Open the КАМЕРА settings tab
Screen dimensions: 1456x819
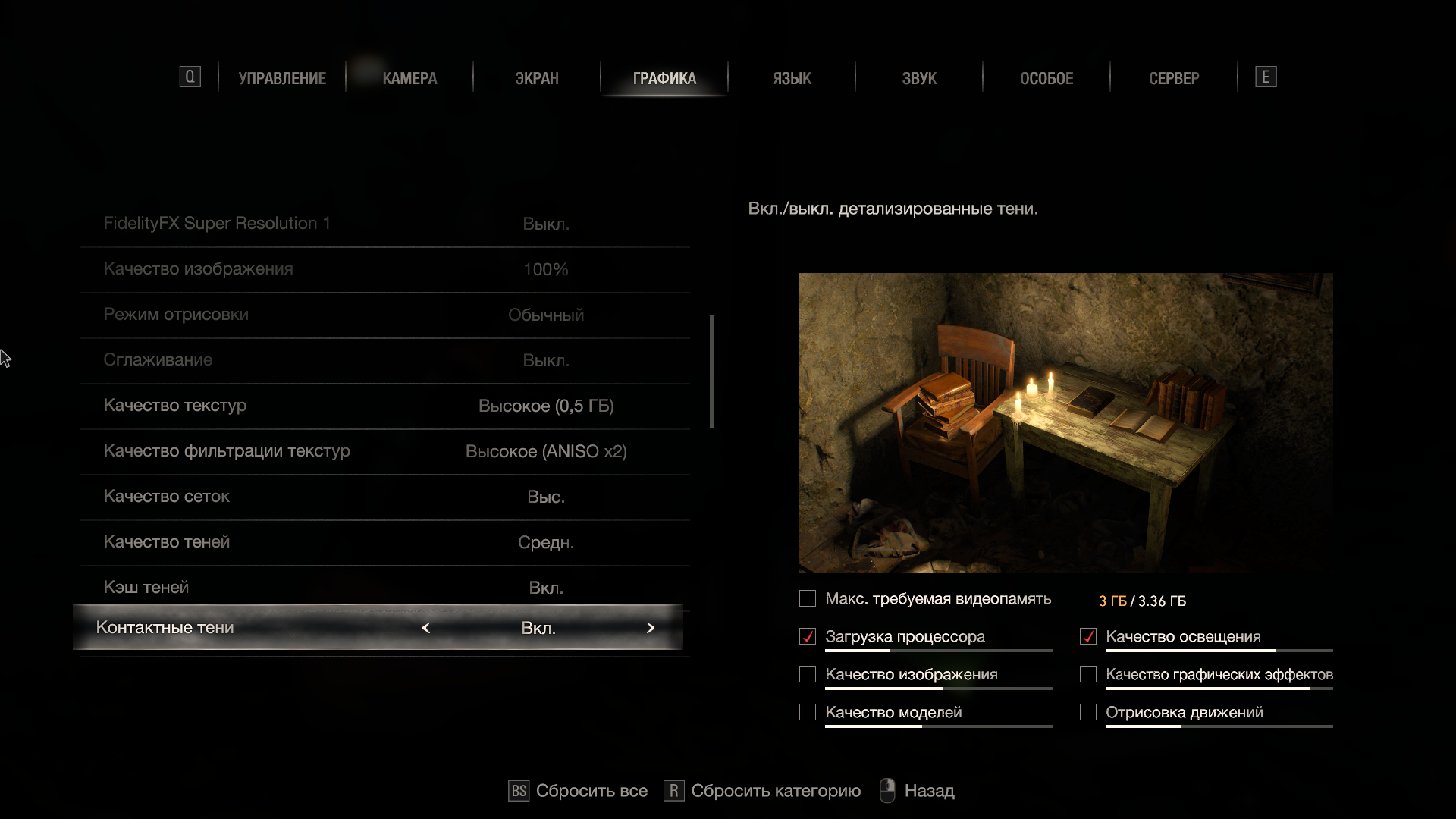pyautogui.click(x=409, y=78)
